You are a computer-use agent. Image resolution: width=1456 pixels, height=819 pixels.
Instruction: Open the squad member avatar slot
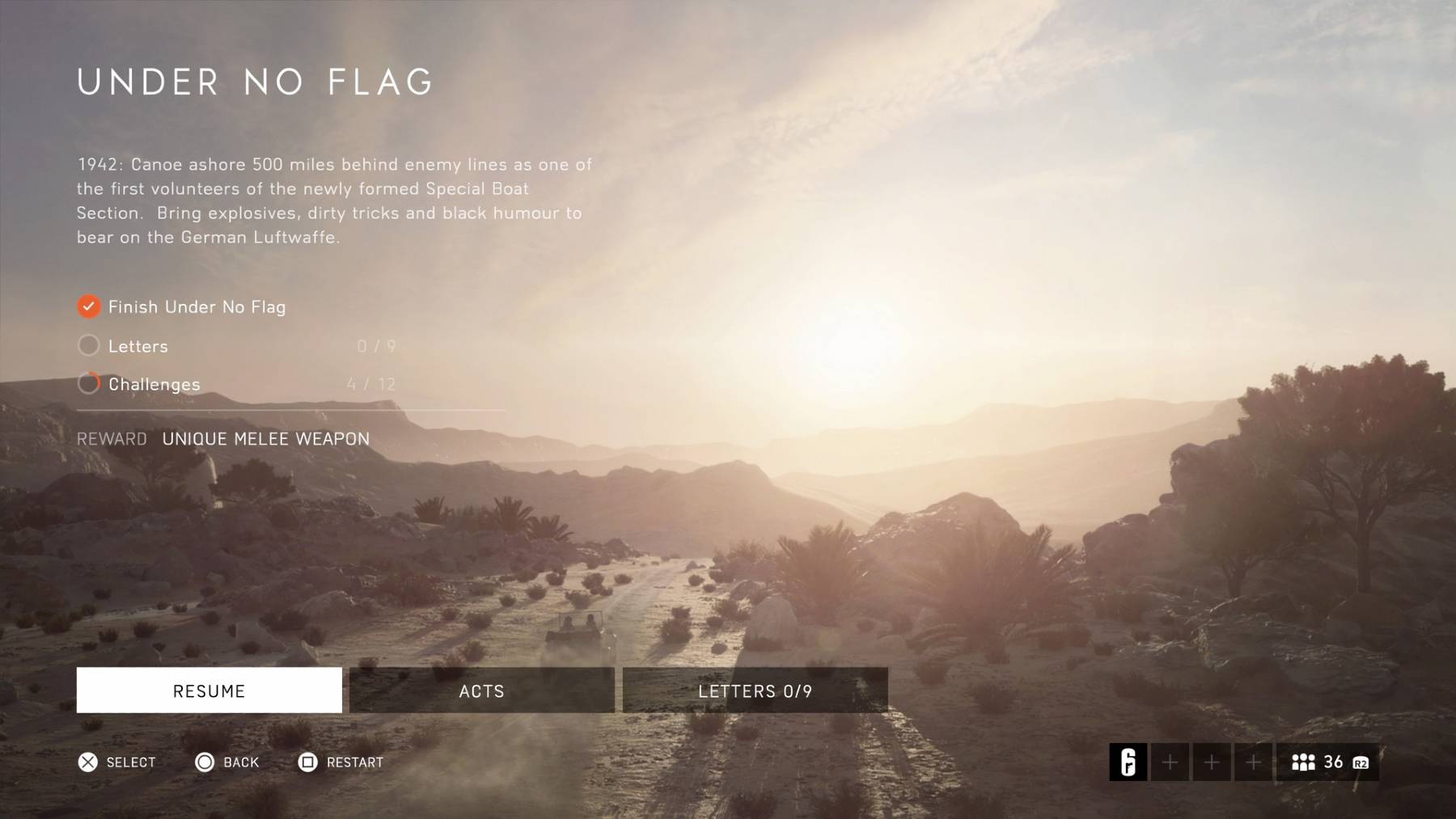click(x=1128, y=762)
